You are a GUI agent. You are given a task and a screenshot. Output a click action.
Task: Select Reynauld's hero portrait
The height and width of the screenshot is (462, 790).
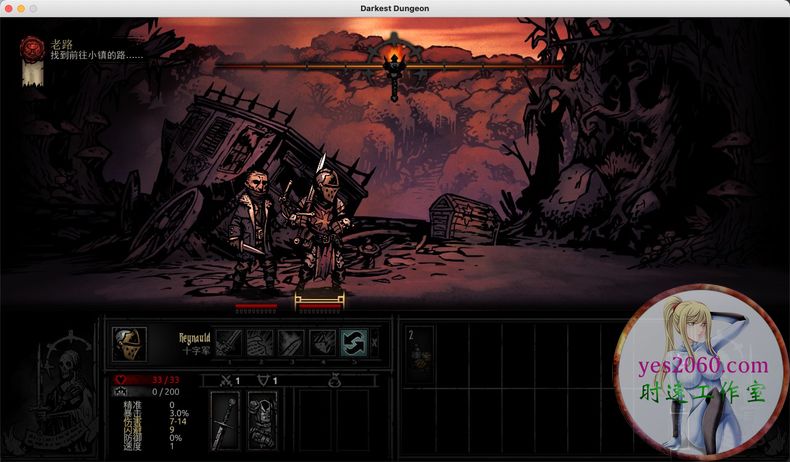[130, 343]
